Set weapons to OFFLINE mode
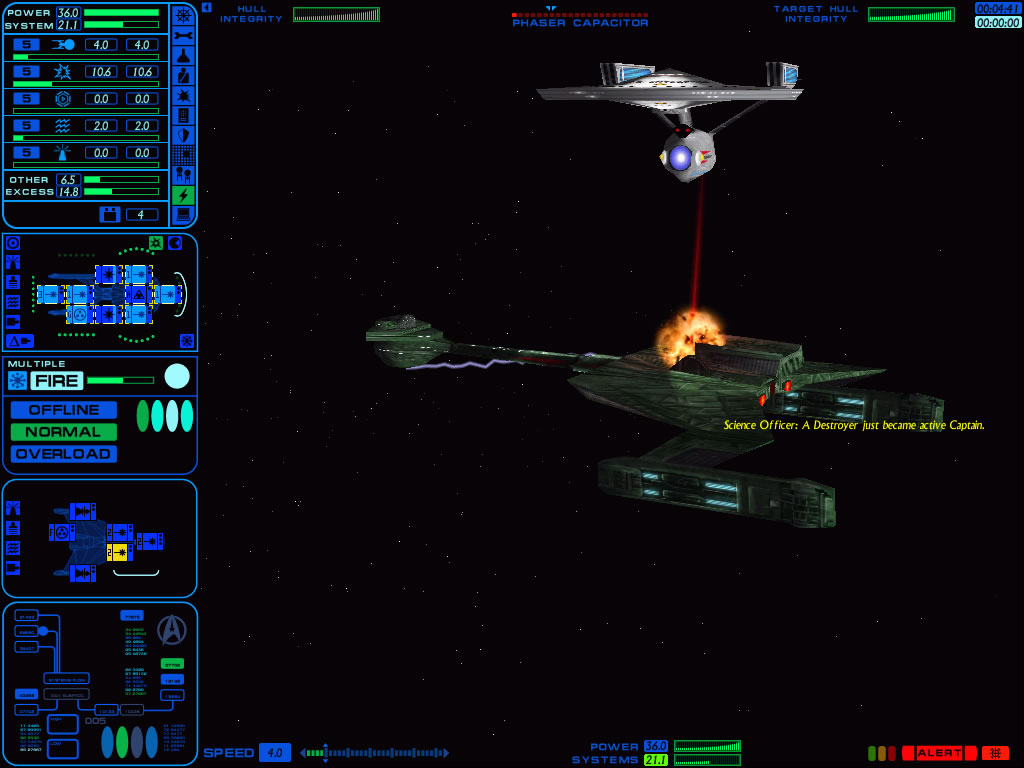Viewport: 1024px width, 768px height. (64, 410)
